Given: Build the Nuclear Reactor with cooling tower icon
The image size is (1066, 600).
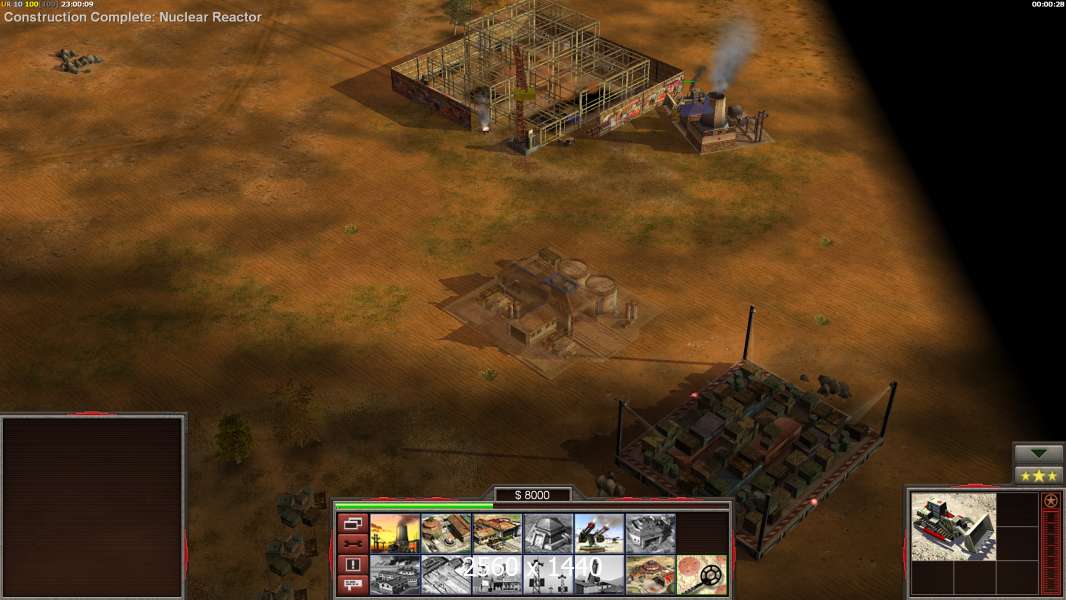Looking at the screenshot, I should point(395,533).
